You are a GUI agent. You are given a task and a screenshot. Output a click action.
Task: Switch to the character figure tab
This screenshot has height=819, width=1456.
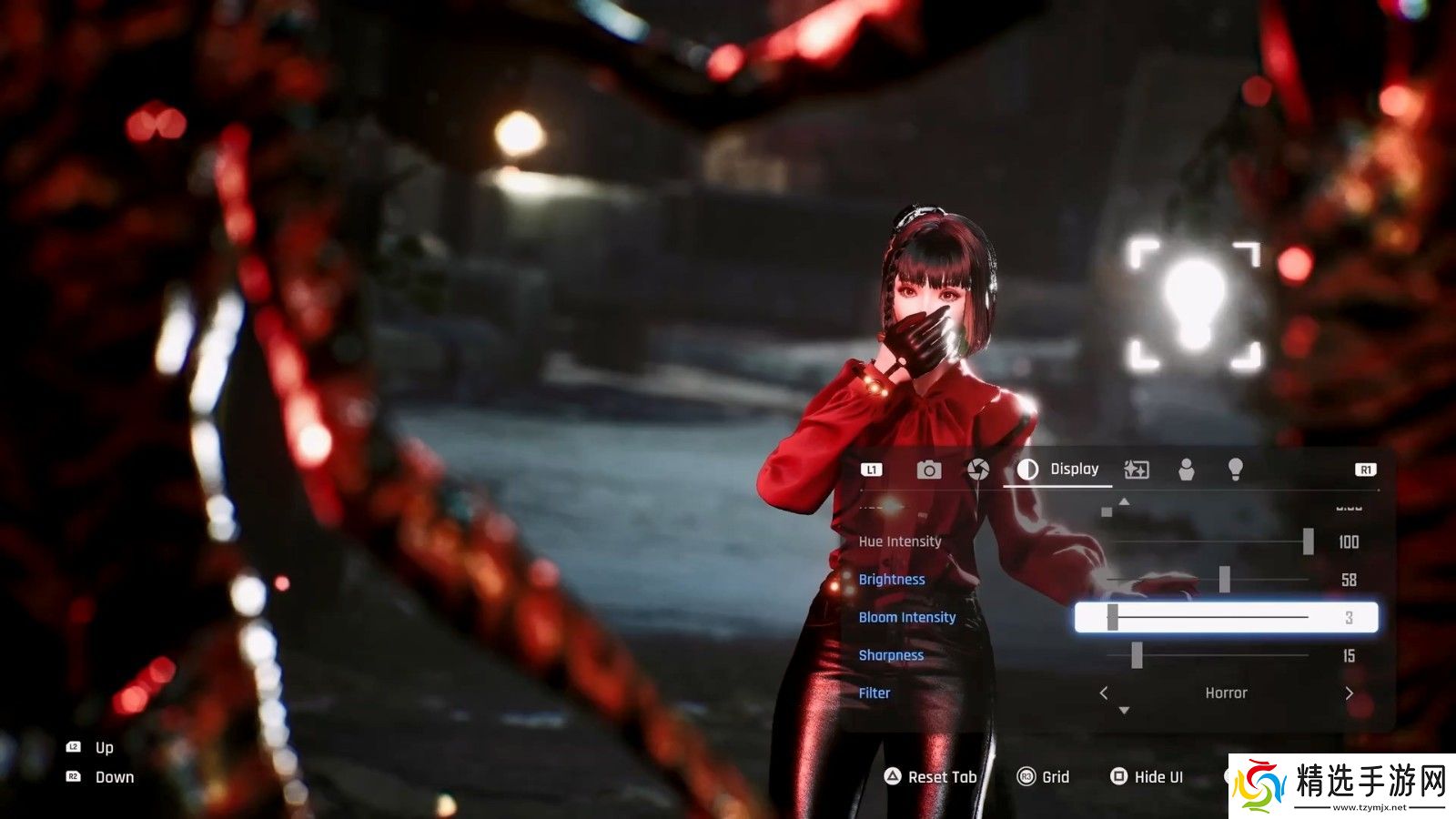(1186, 470)
